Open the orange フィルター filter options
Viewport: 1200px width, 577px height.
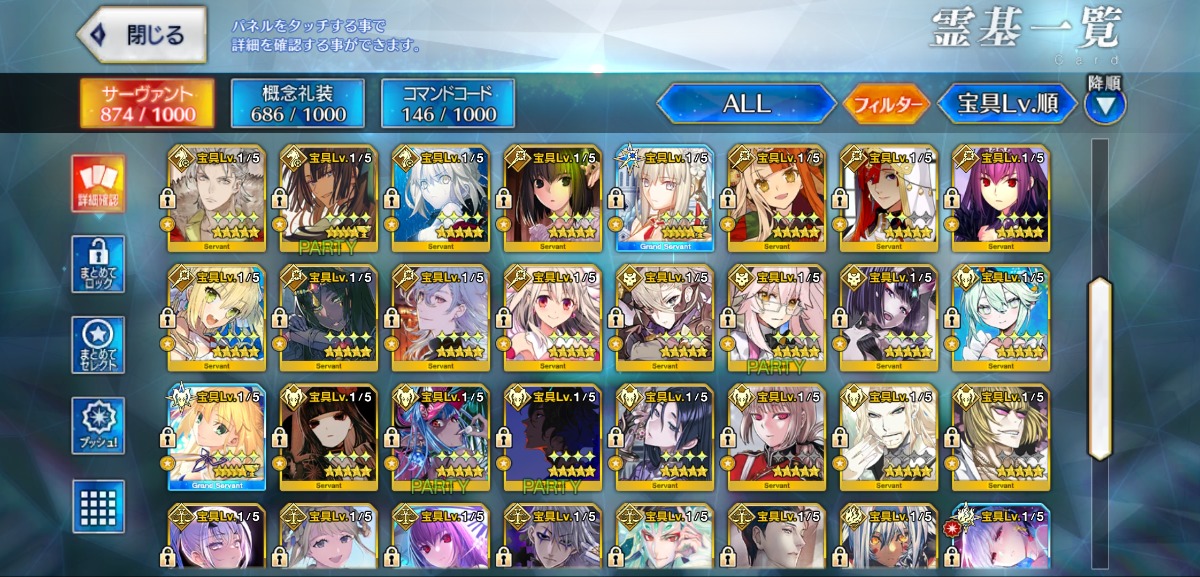point(887,103)
